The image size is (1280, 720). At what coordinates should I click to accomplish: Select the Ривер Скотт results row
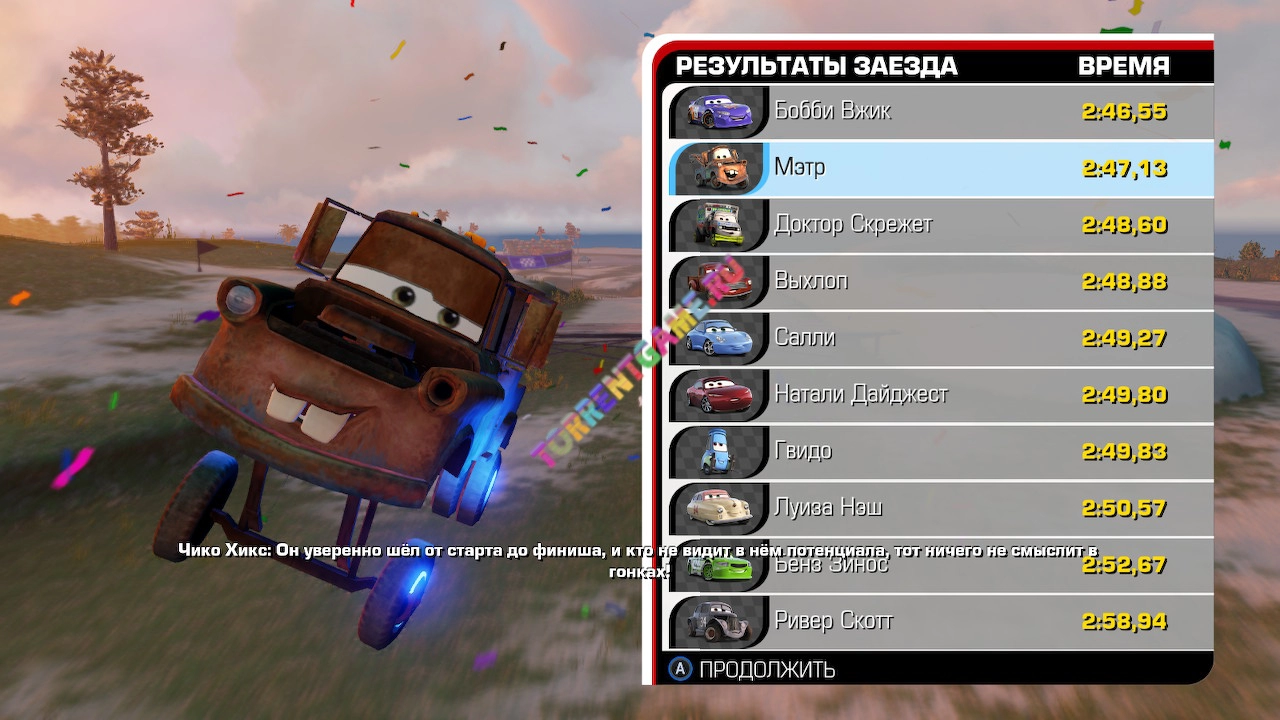(940, 622)
